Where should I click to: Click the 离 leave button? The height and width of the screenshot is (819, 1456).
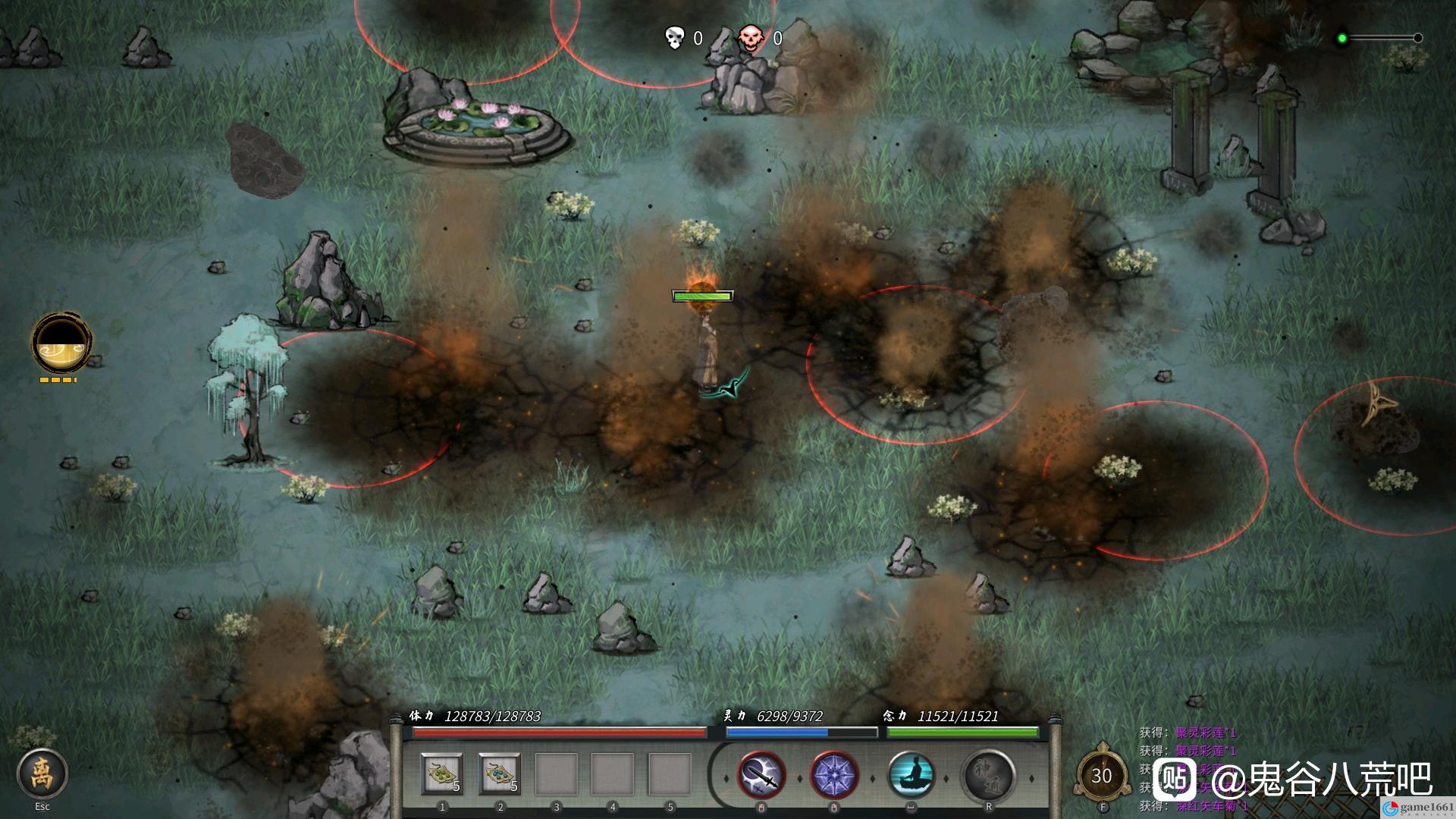(x=42, y=774)
